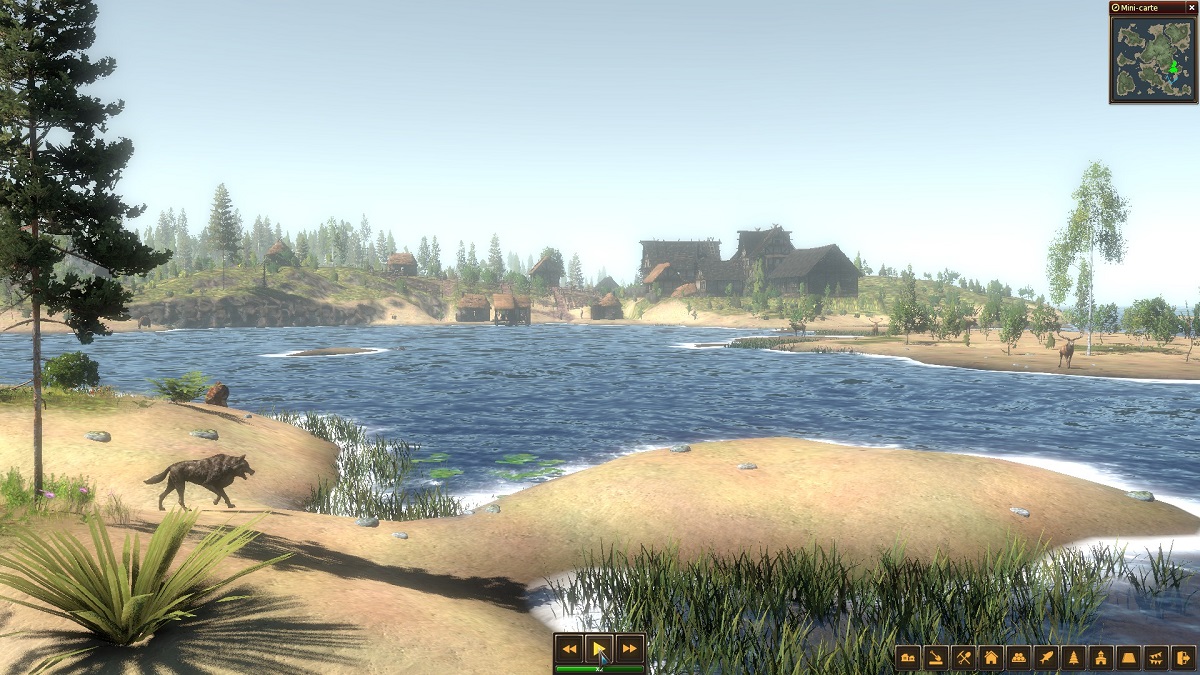Open the fish food production menu
Image resolution: width=1200 pixels, height=675 pixels.
pyautogui.click(x=1046, y=657)
